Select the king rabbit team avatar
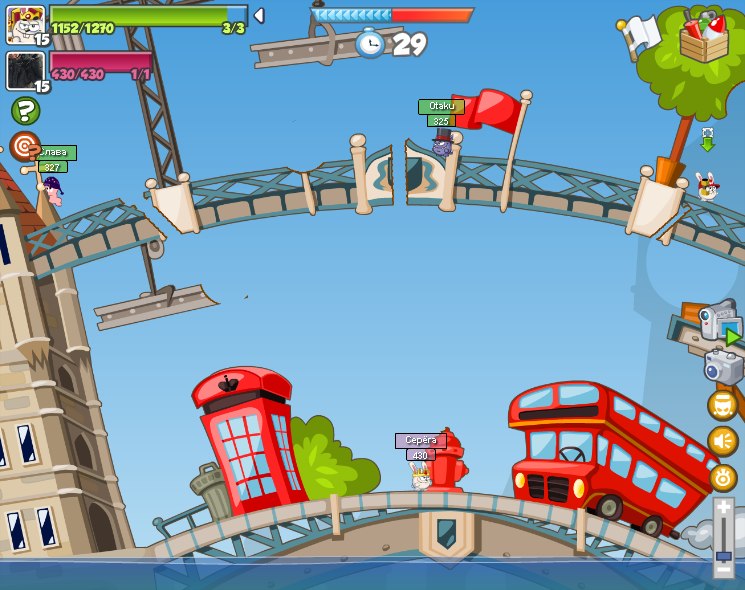The height and width of the screenshot is (590, 745). (x=25, y=24)
